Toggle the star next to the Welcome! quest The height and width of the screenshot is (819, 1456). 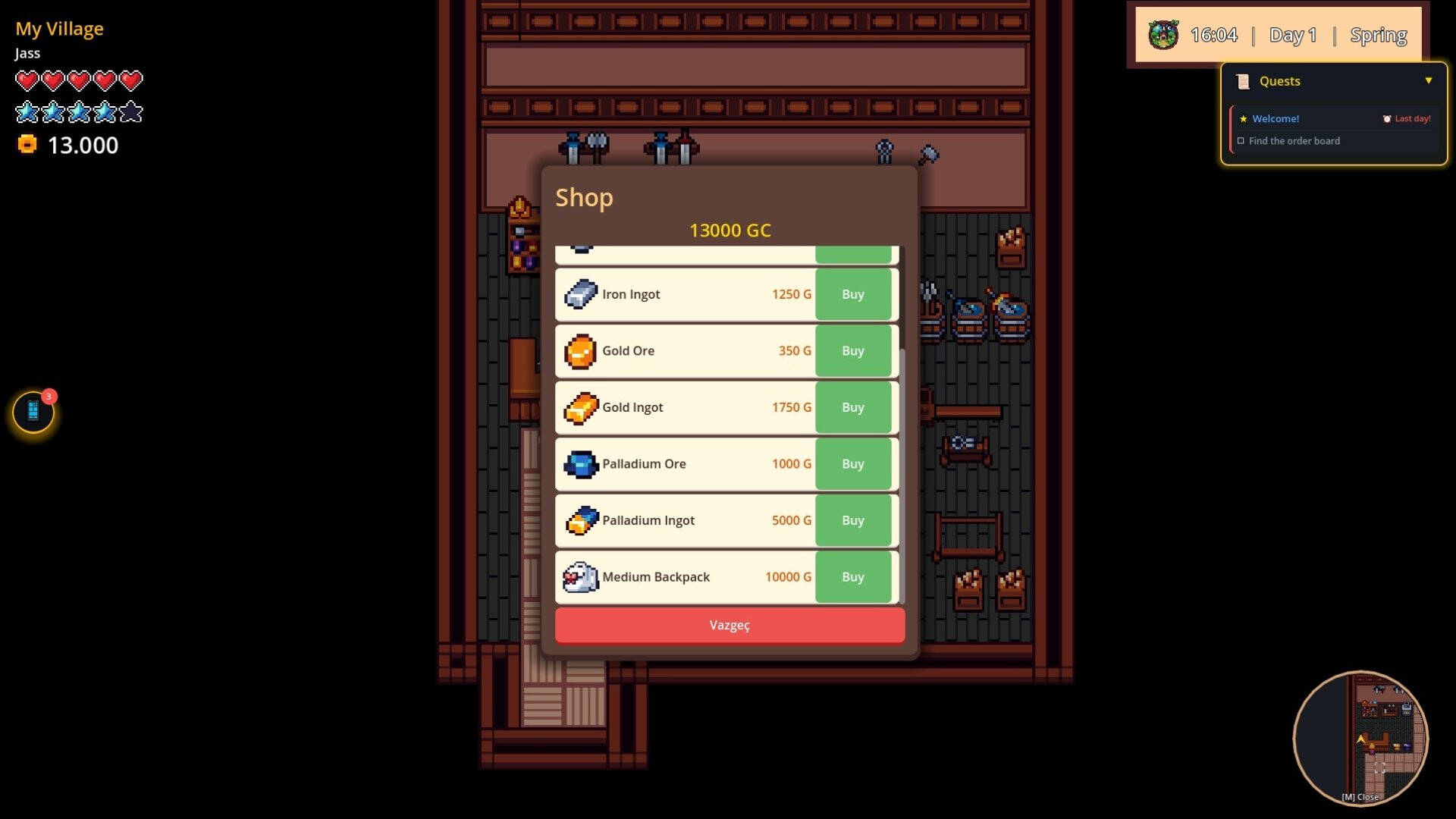coord(1243,118)
